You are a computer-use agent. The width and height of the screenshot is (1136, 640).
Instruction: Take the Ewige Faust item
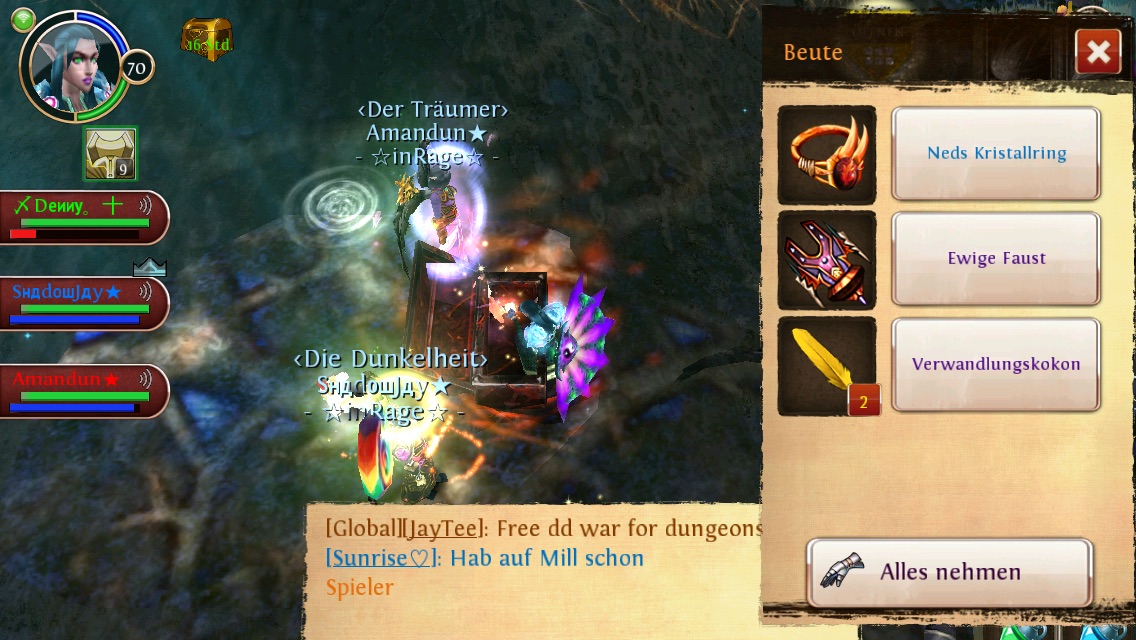pos(996,258)
